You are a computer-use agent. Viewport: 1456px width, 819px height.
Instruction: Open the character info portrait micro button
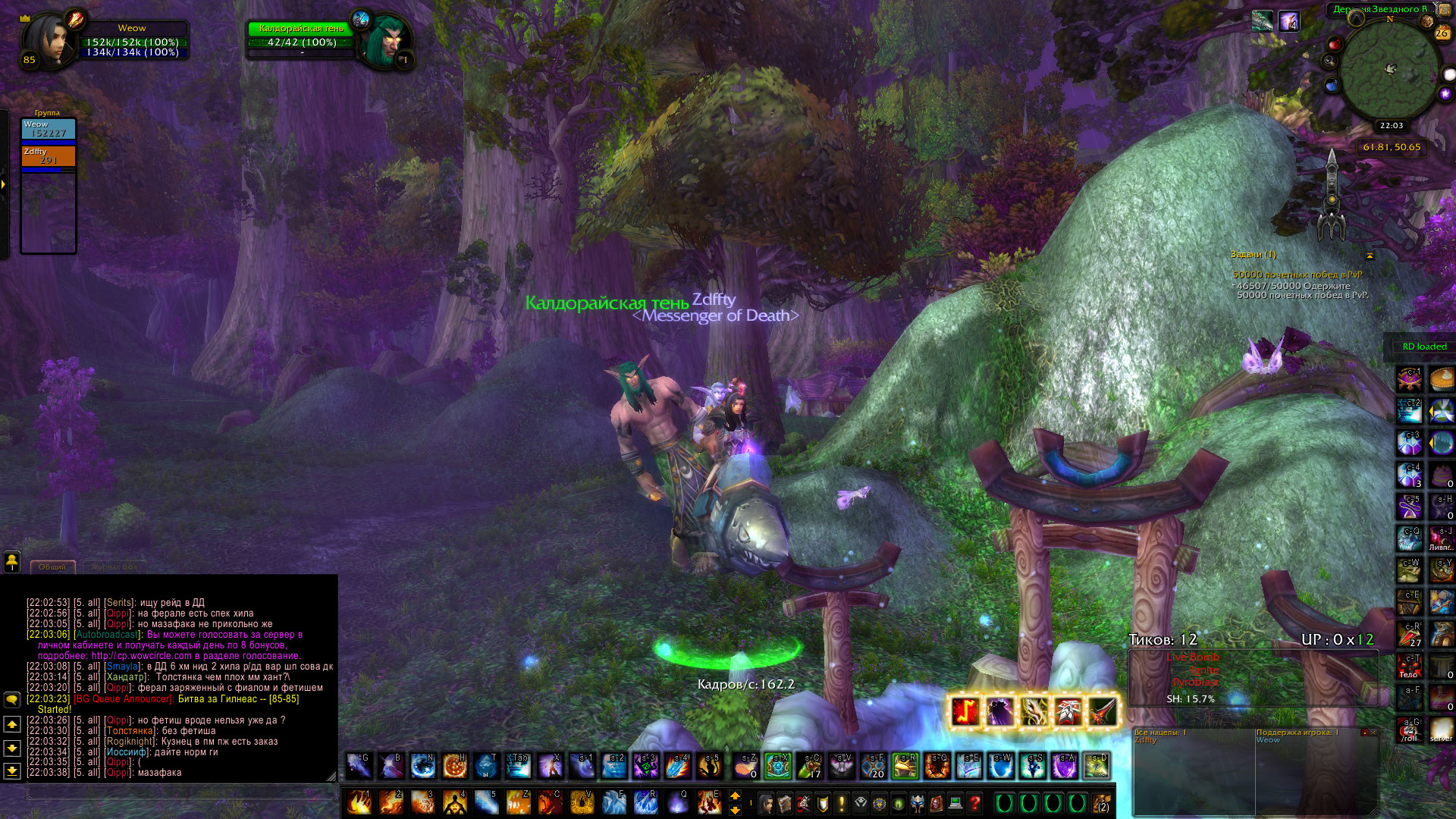[x=766, y=802]
